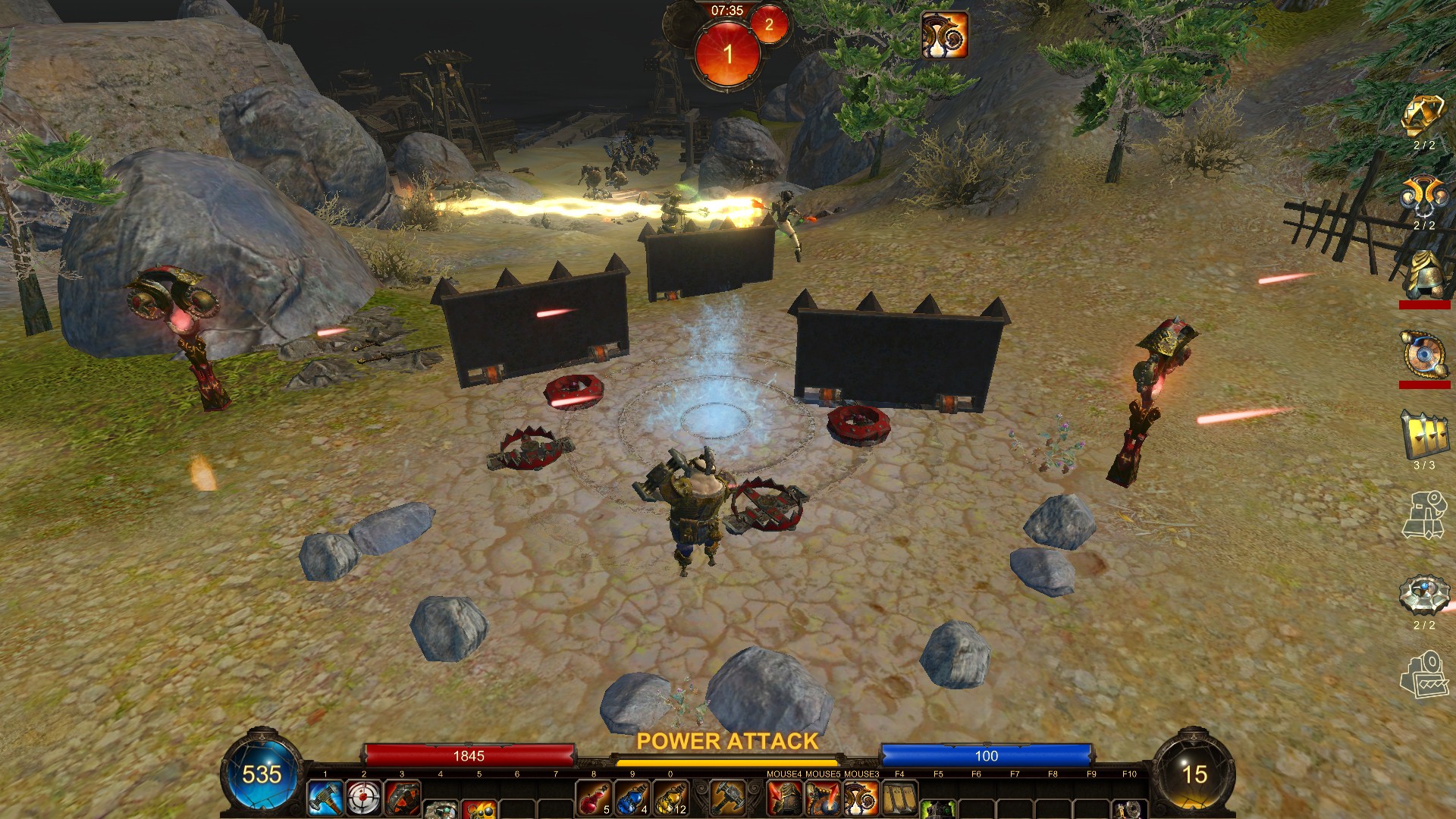The image size is (1456, 819).
Task: Pick the horned tower icon in side panel
Action: [1423, 197]
